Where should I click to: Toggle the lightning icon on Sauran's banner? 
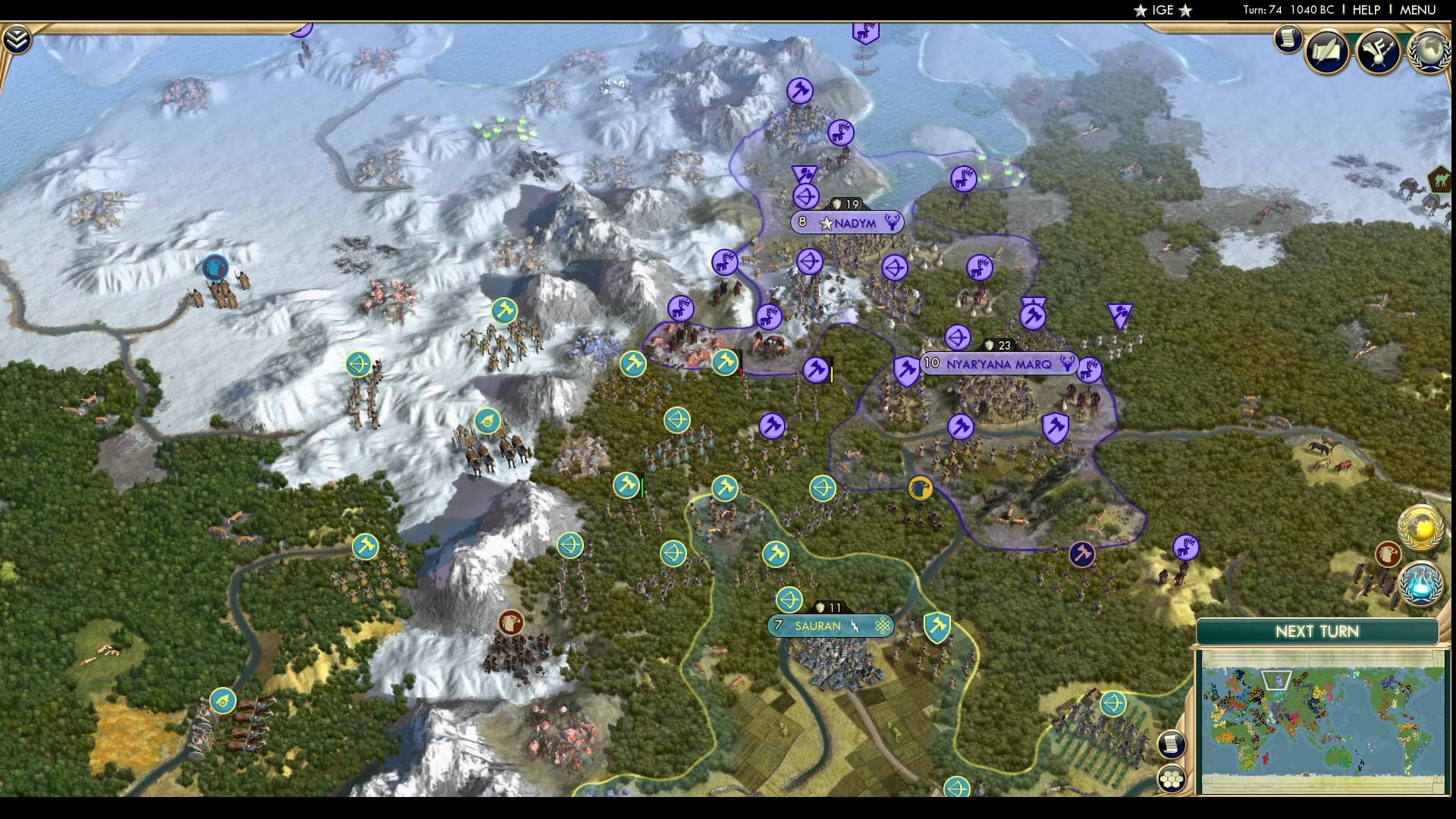tap(855, 626)
